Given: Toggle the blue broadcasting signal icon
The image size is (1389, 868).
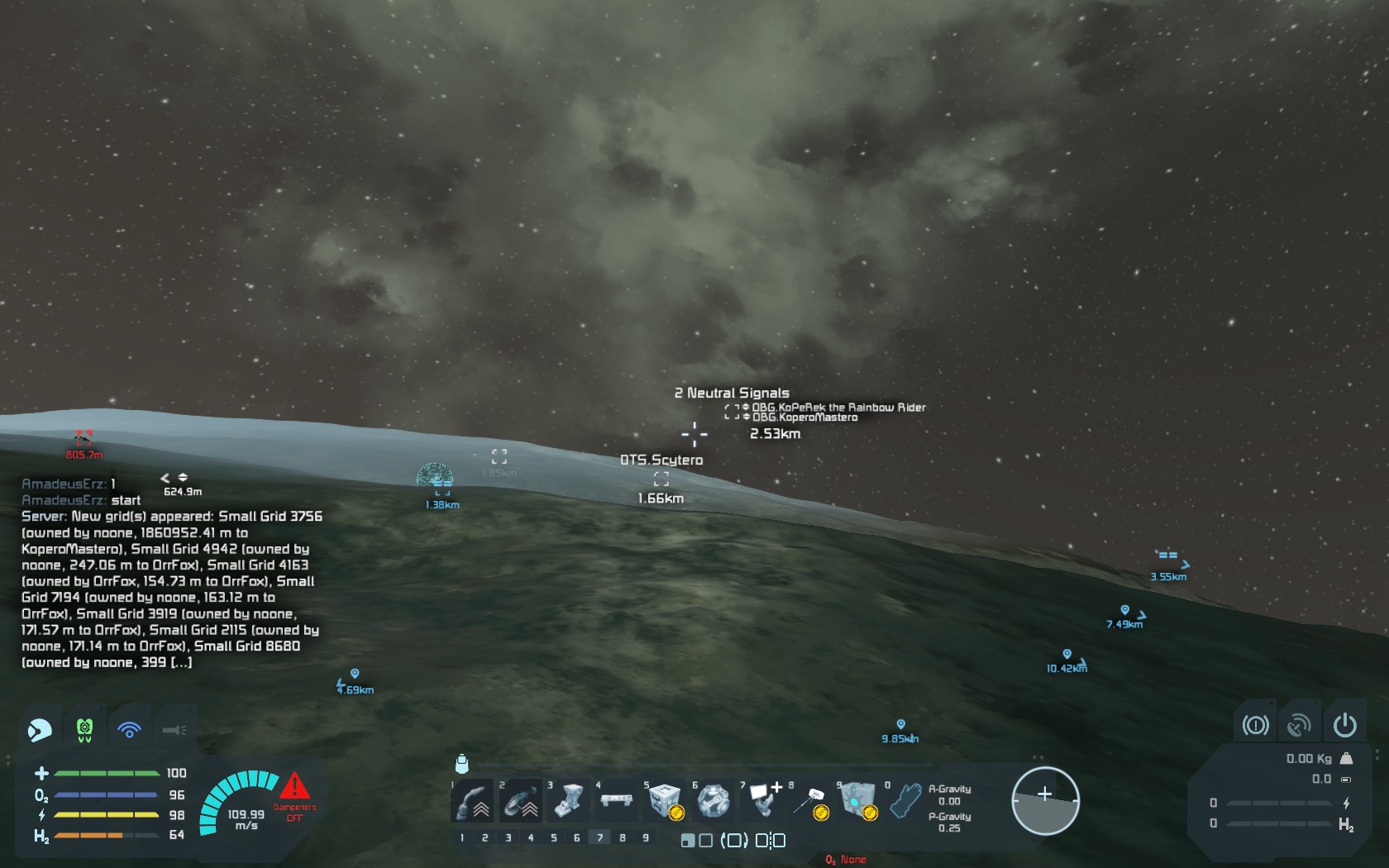Looking at the screenshot, I should [130, 729].
